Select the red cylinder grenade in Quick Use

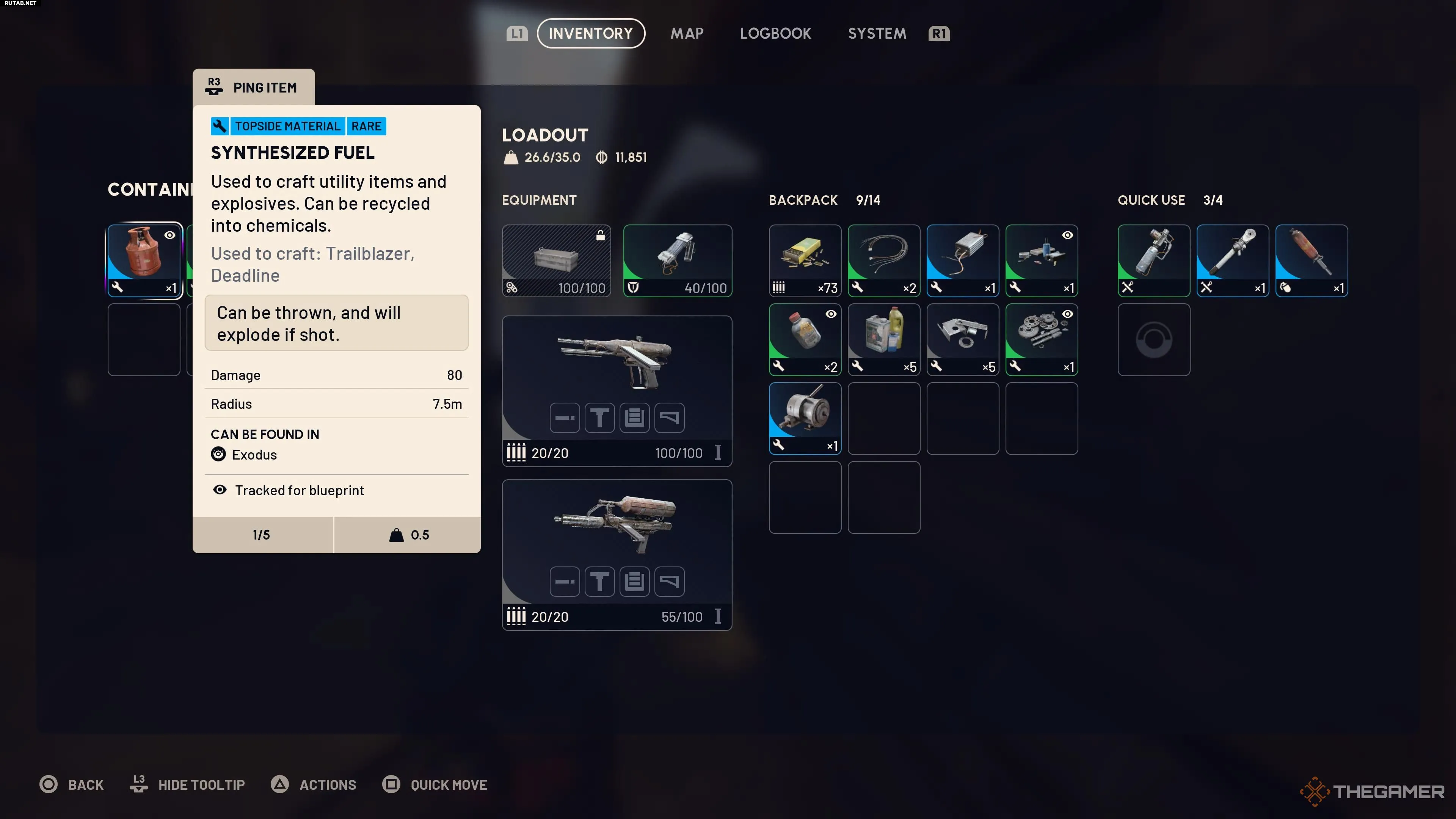pyautogui.click(x=1311, y=260)
